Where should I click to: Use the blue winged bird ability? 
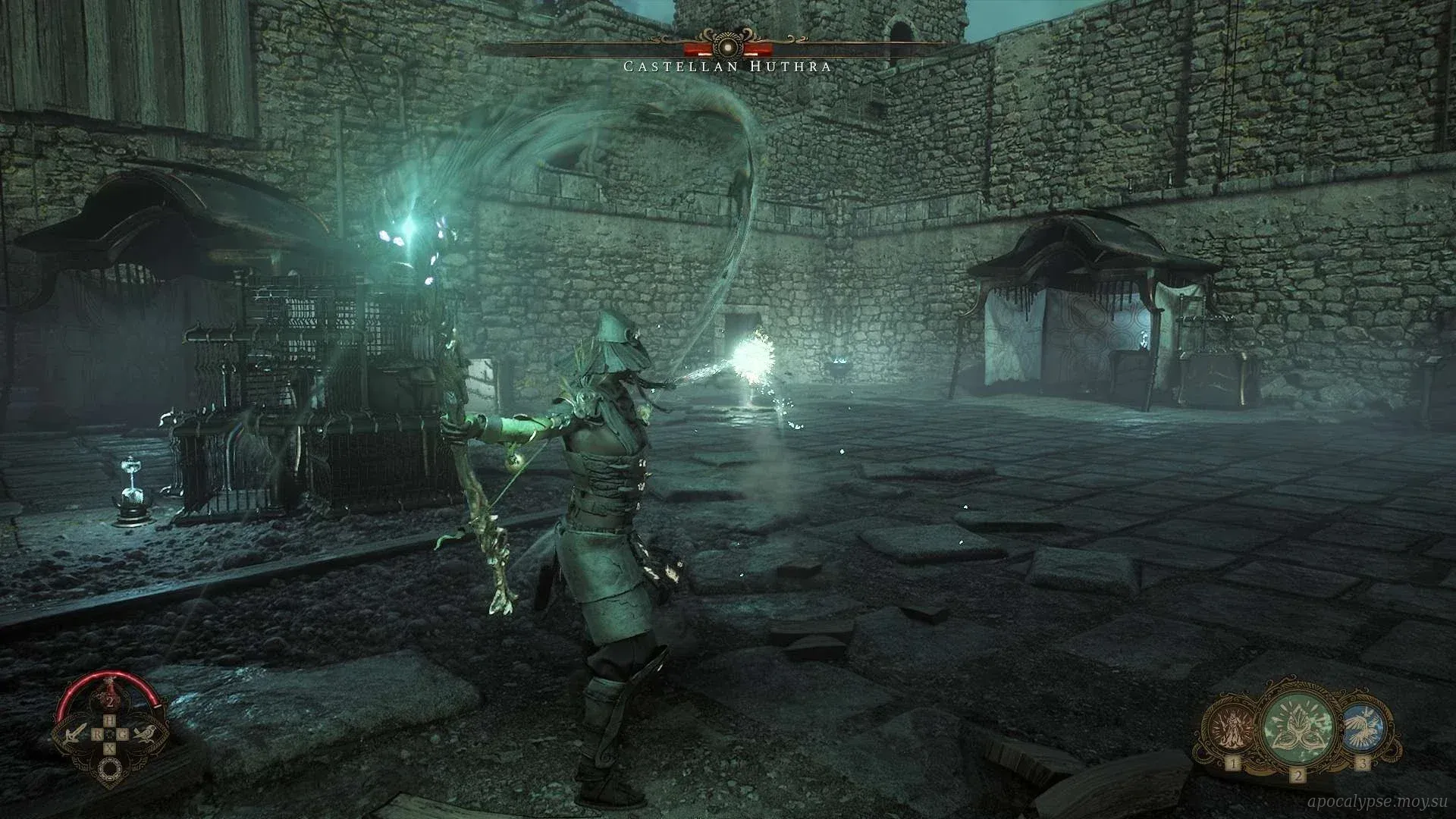[x=1363, y=726]
